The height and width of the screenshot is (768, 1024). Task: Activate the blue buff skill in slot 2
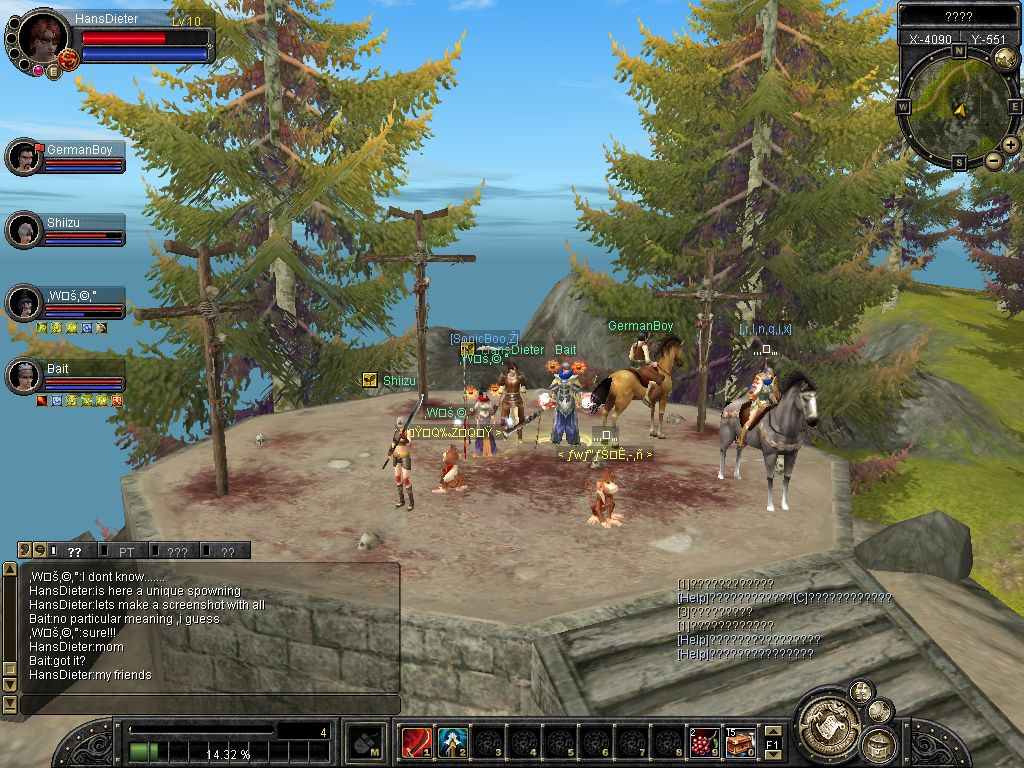[452, 741]
